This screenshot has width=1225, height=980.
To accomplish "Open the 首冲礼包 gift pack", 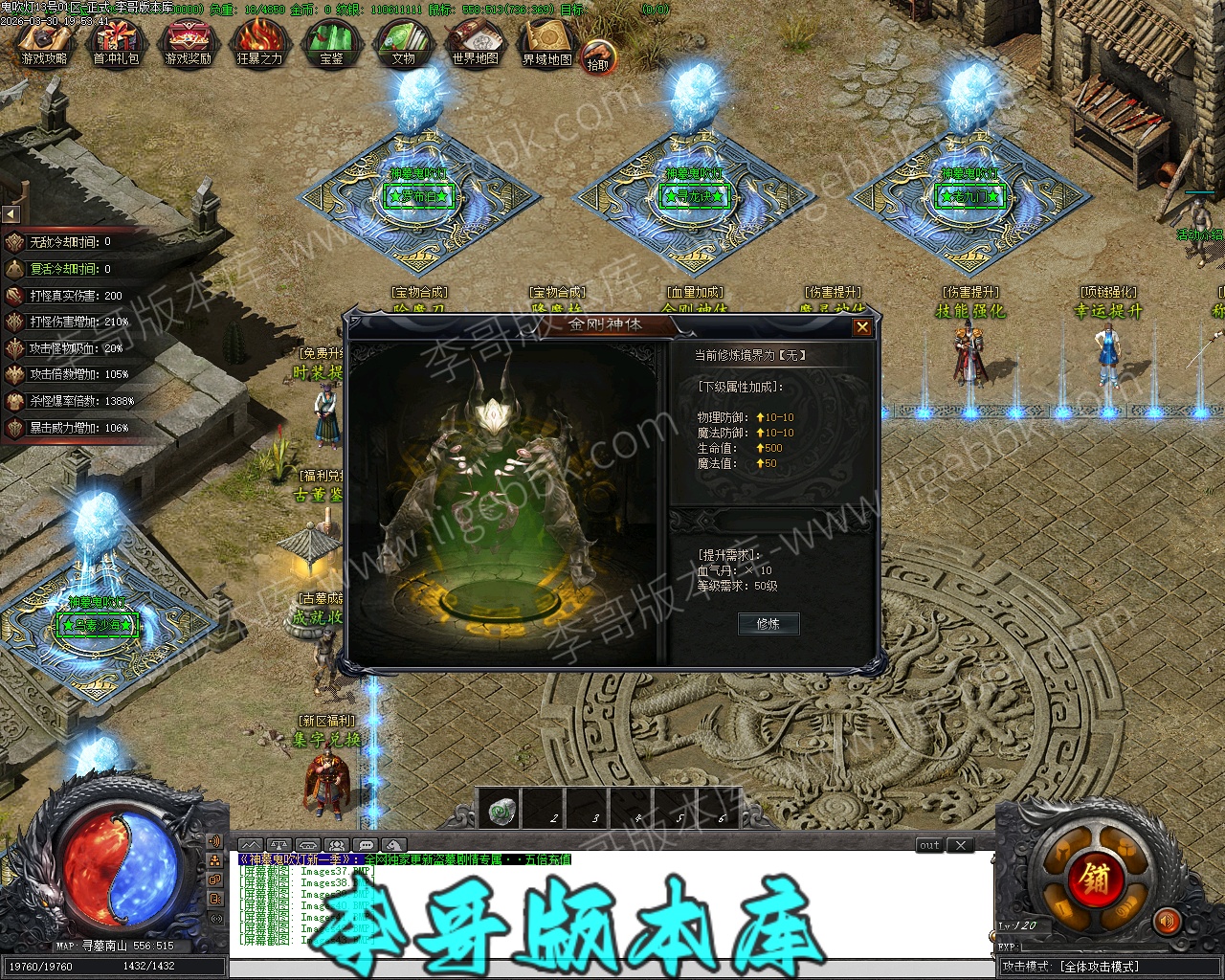I will click(x=116, y=44).
